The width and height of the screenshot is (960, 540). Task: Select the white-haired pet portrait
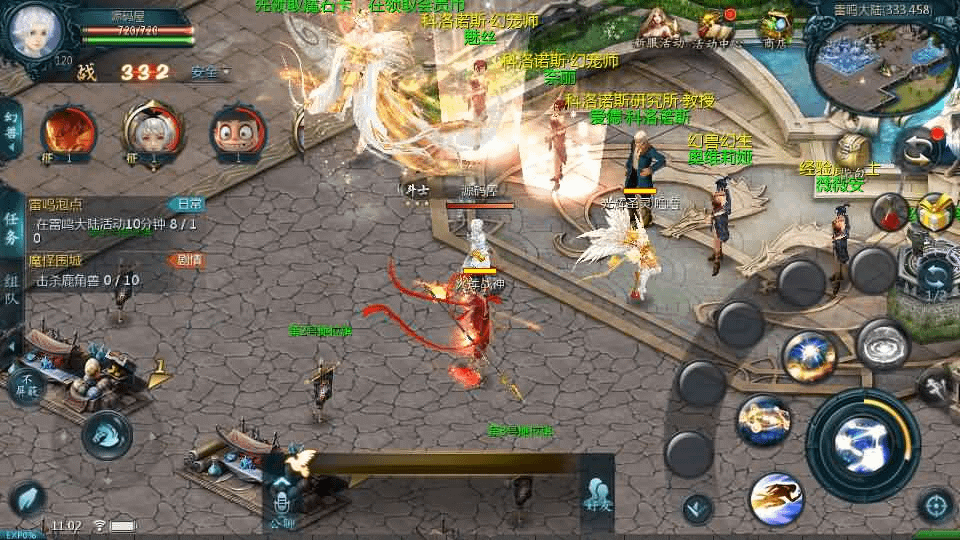(152, 133)
